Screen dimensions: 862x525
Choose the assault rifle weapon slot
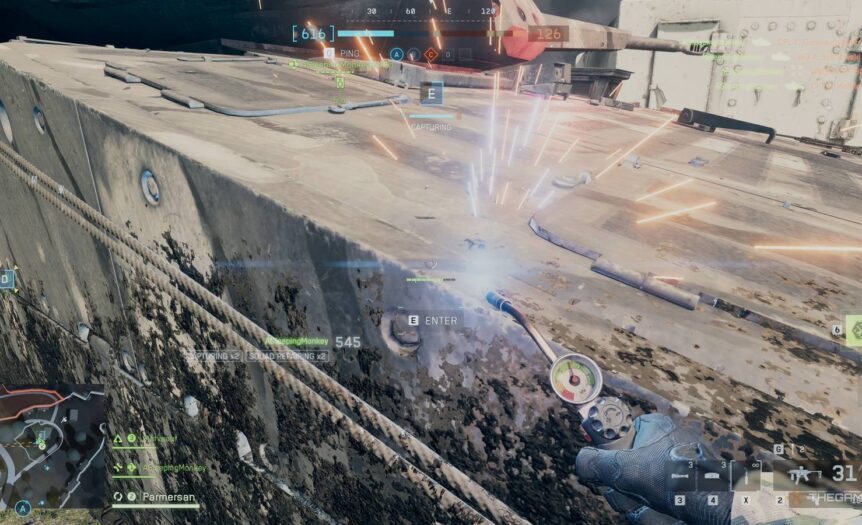(803, 475)
